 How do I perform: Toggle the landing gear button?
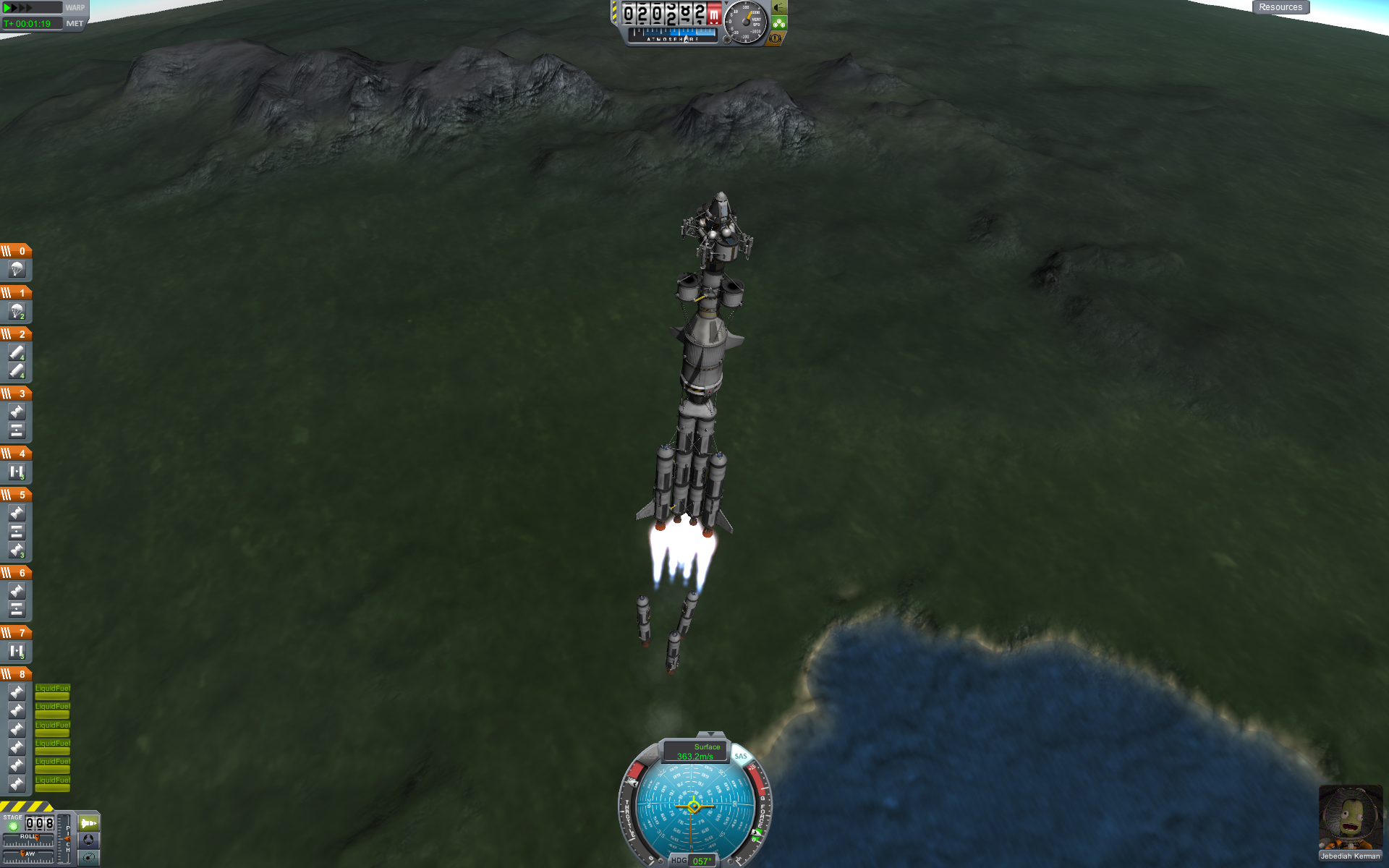coord(779,23)
